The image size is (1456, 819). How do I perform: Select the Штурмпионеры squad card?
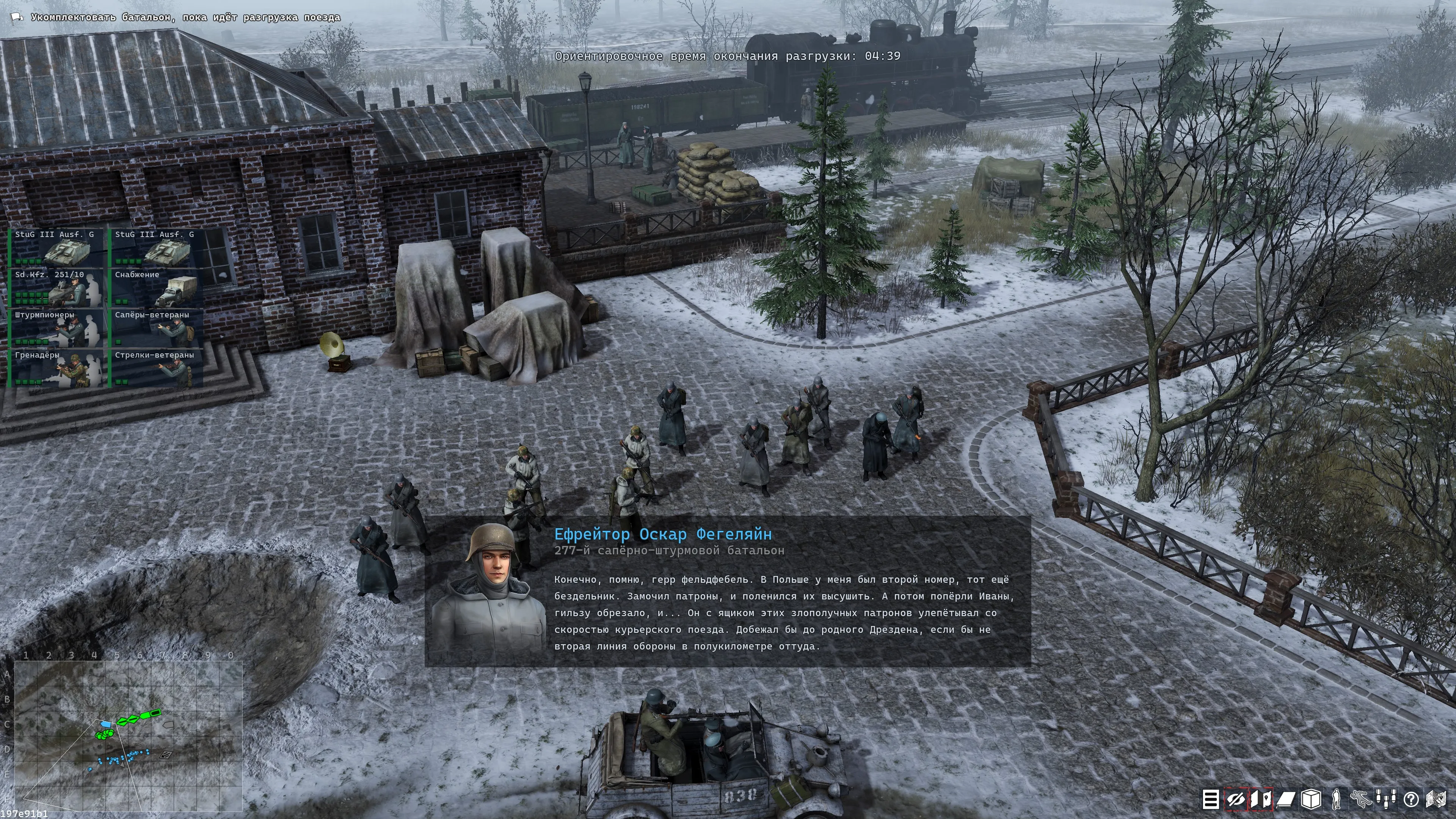tap(58, 328)
